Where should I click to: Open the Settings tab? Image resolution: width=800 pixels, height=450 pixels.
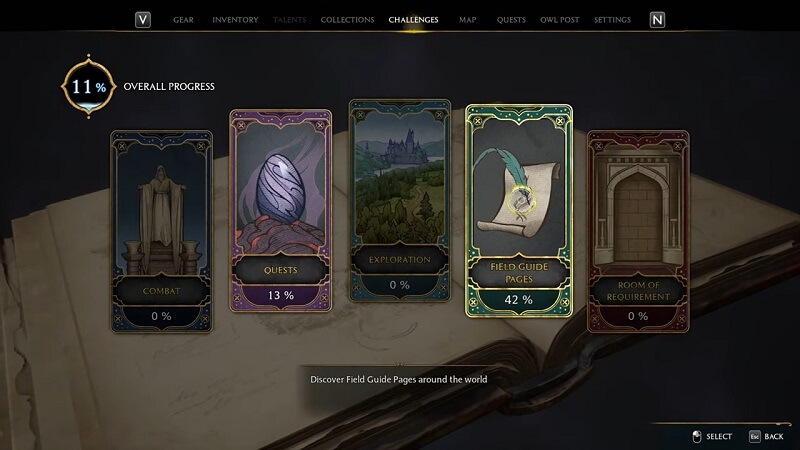point(612,20)
